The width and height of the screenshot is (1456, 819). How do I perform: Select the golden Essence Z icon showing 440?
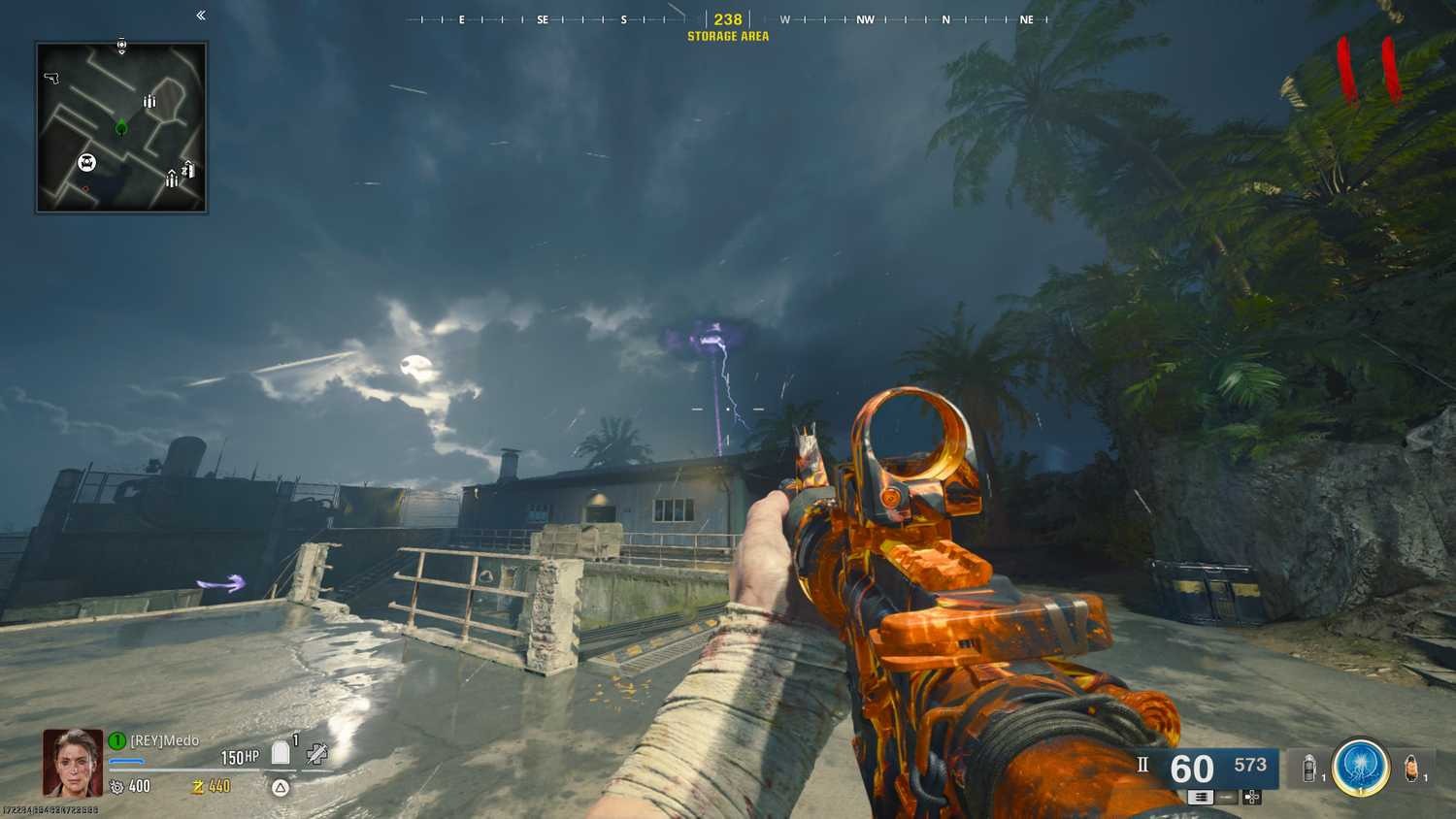click(197, 786)
